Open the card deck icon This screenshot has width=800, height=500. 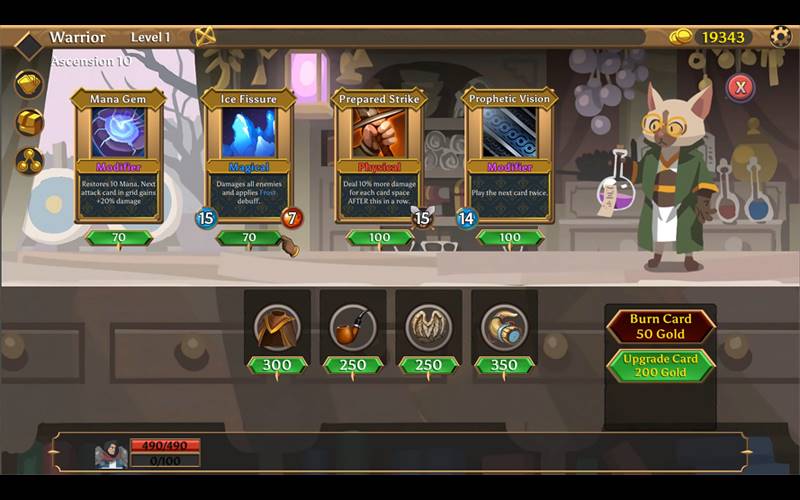28,84
